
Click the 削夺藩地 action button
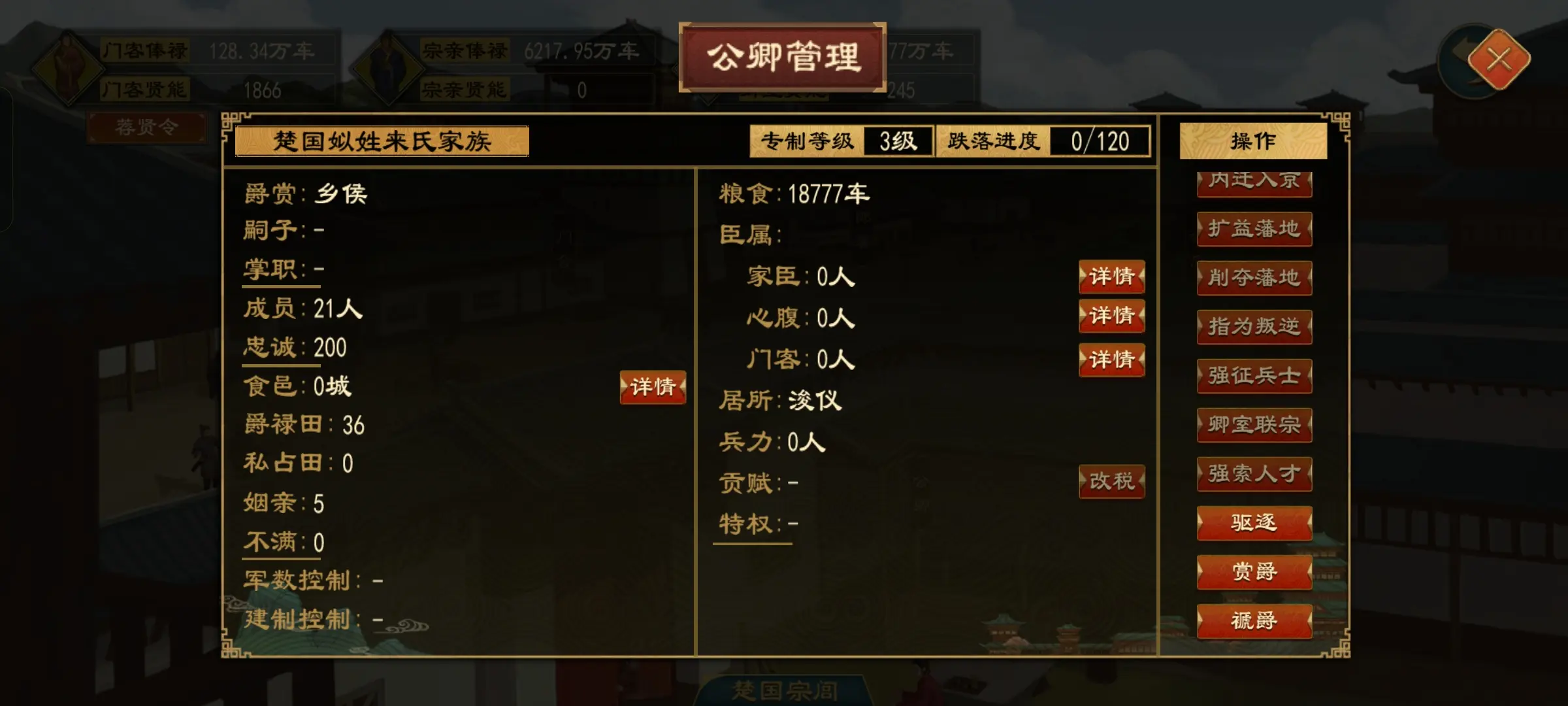pos(1254,278)
